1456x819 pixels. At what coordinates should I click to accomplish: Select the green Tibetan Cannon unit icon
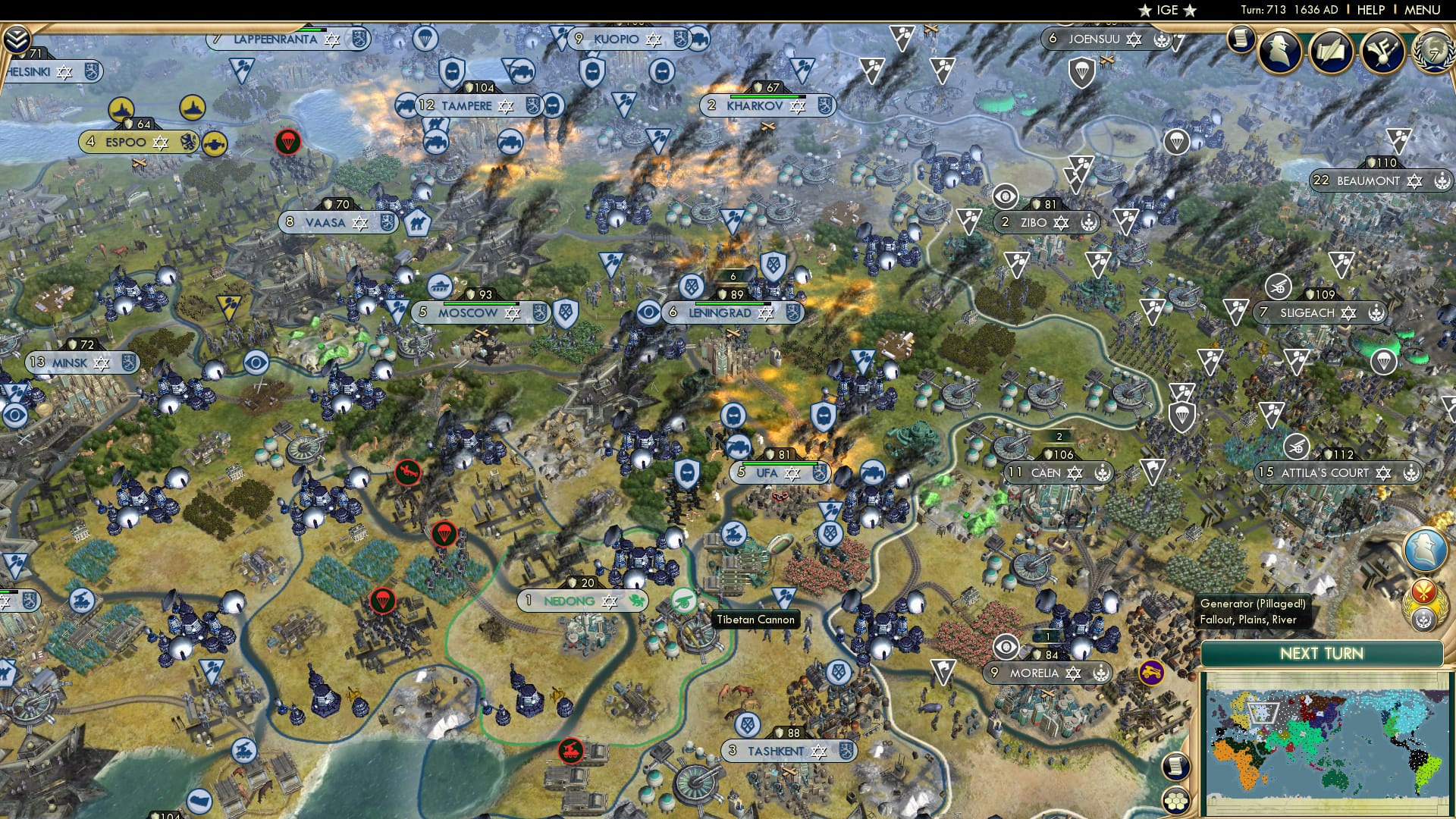686,599
